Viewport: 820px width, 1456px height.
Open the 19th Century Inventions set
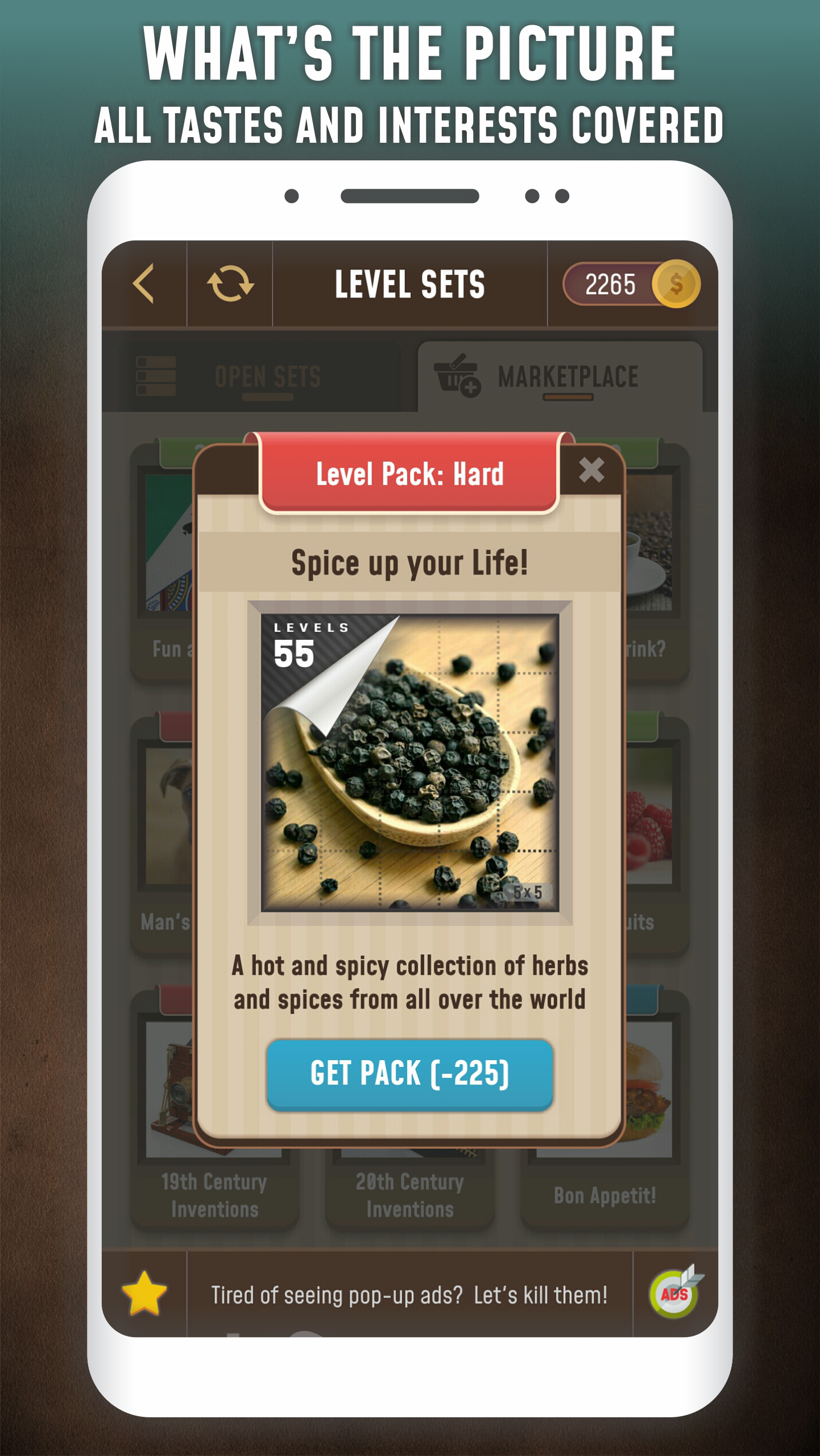point(214,1194)
